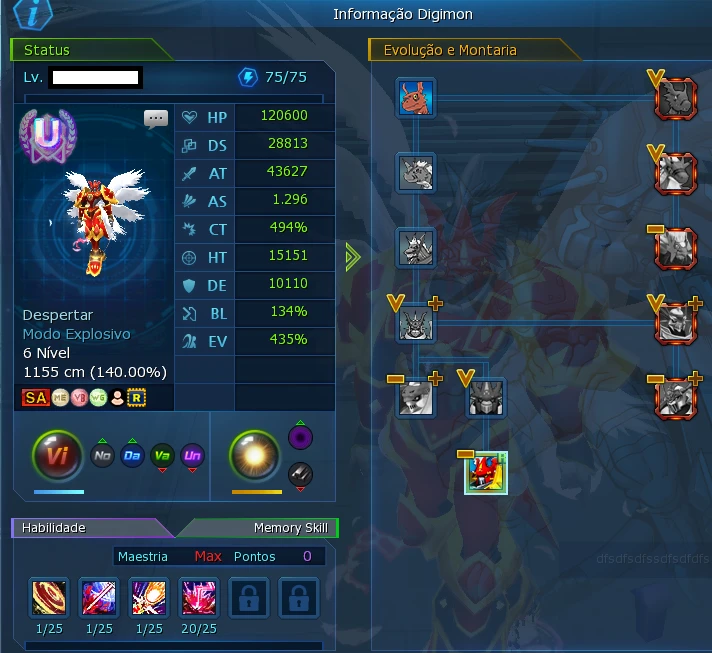This screenshot has height=653, width=712.
Task: Select the blue Da attribute icon
Action: (132, 456)
